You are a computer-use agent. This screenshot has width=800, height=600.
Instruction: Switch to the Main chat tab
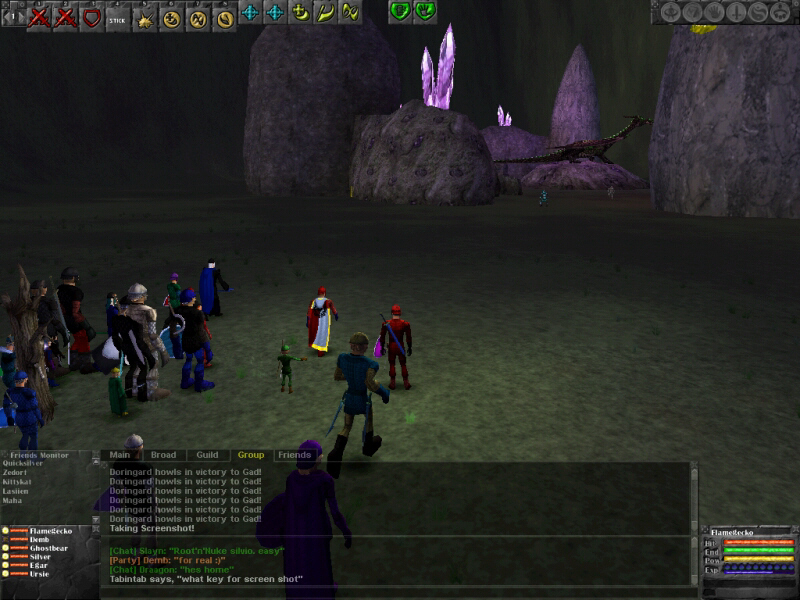coord(118,455)
